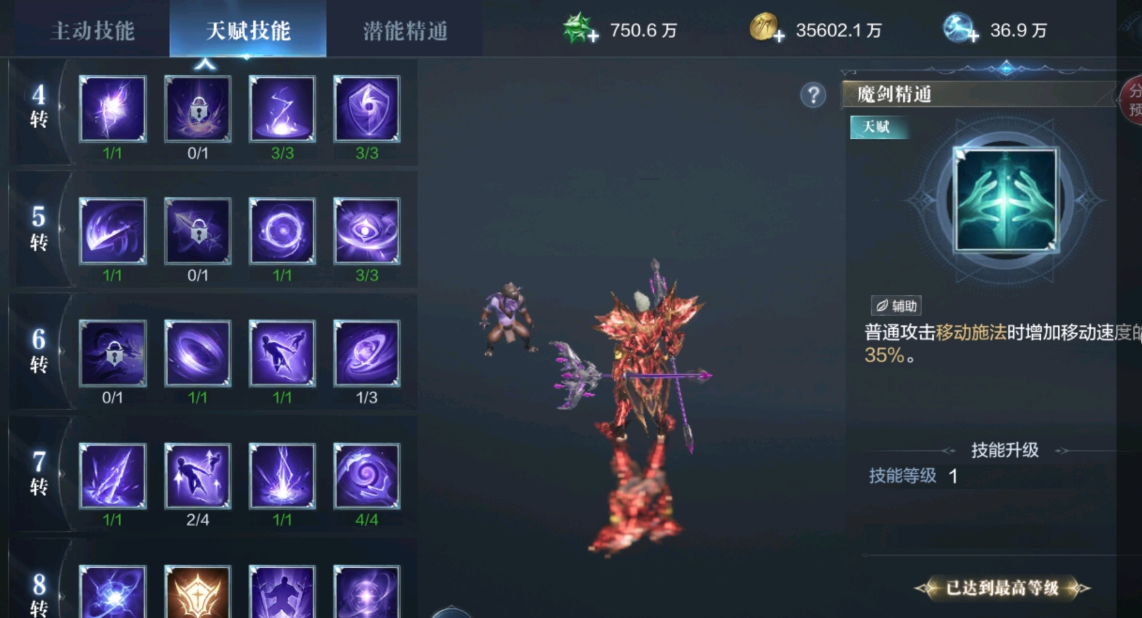Viewport: 1142px width, 618px height.
Task: Open the red round button beside 魔剑精通
Action: pos(1131,97)
